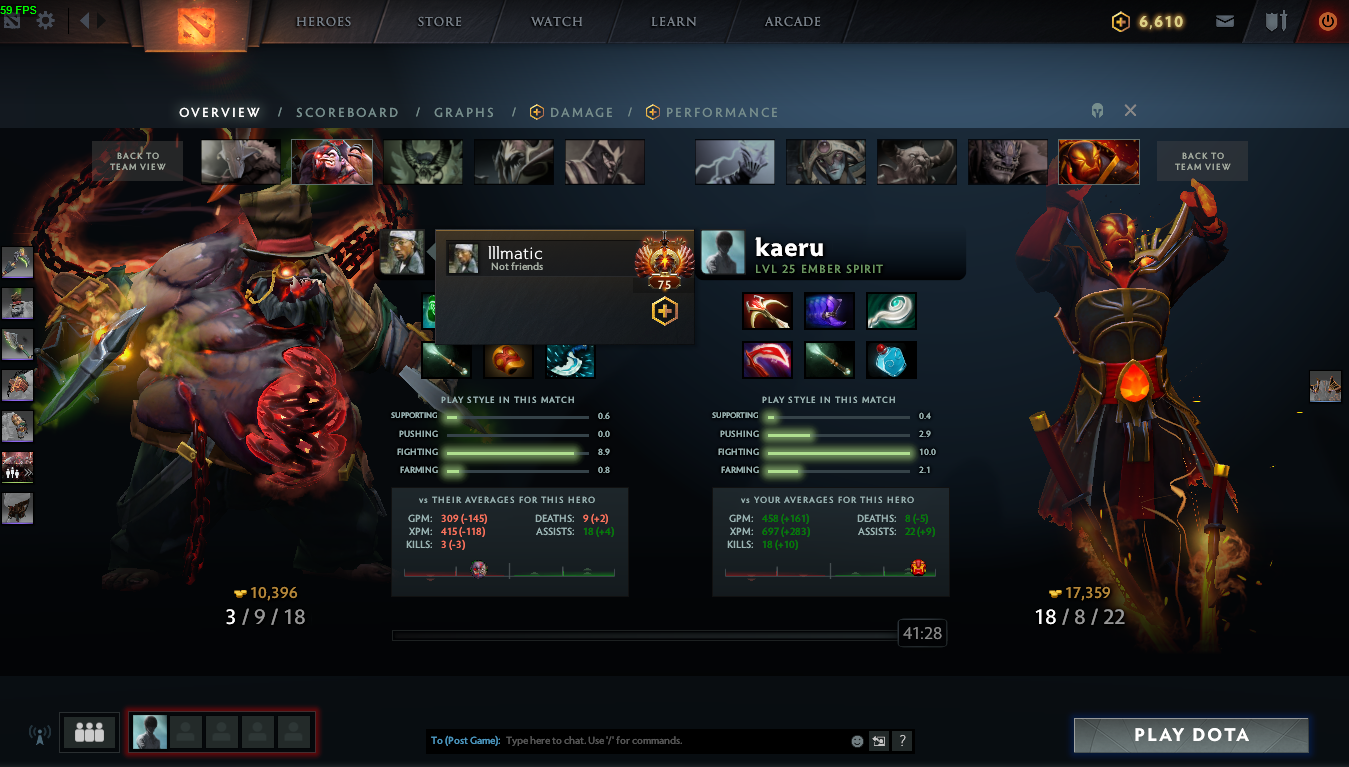Open the Learn section
This screenshot has width=1349, height=767.
[674, 21]
